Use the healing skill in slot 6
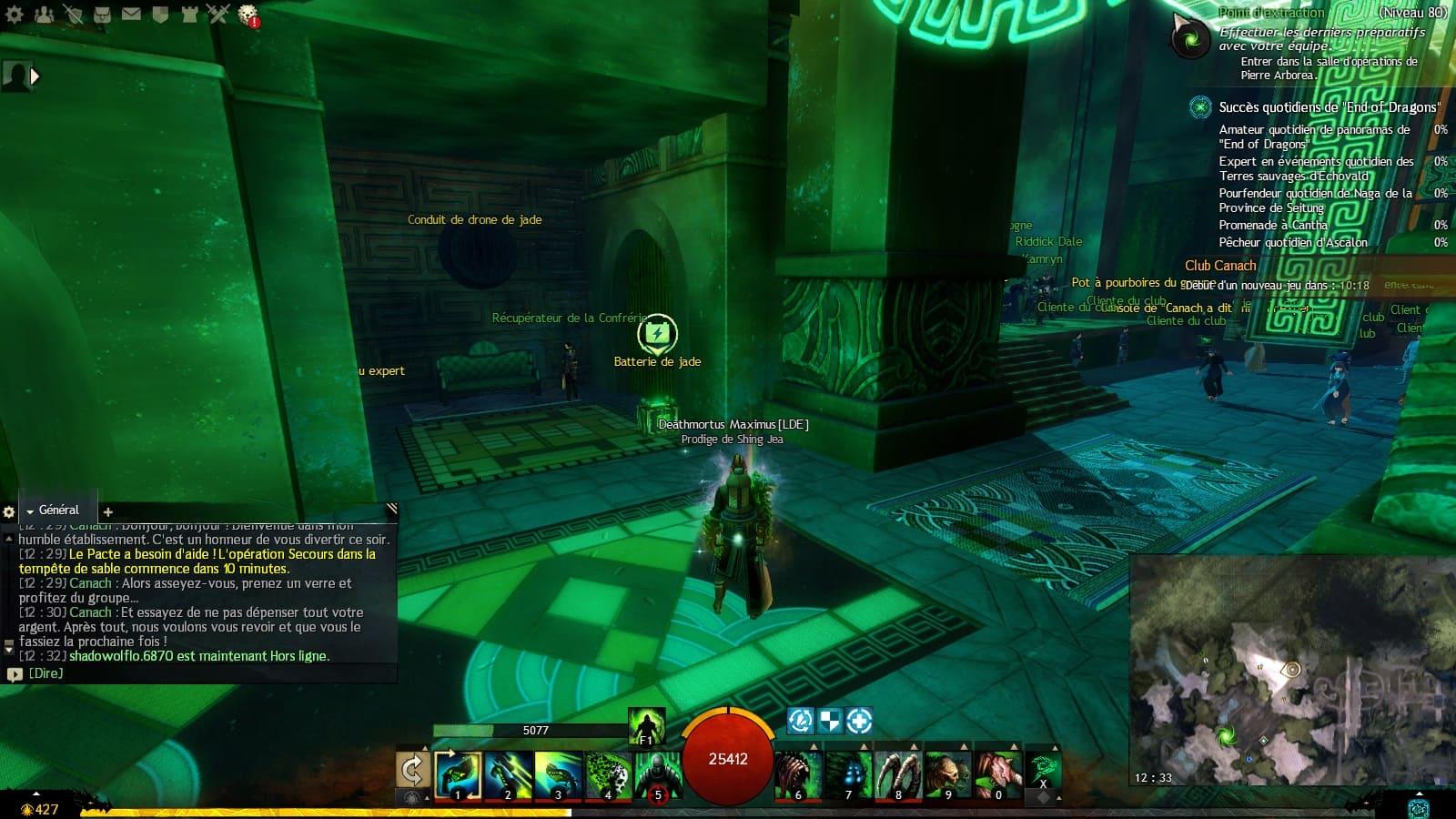Image resolution: width=1456 pixels, height=819 pixels. point(799,773)
